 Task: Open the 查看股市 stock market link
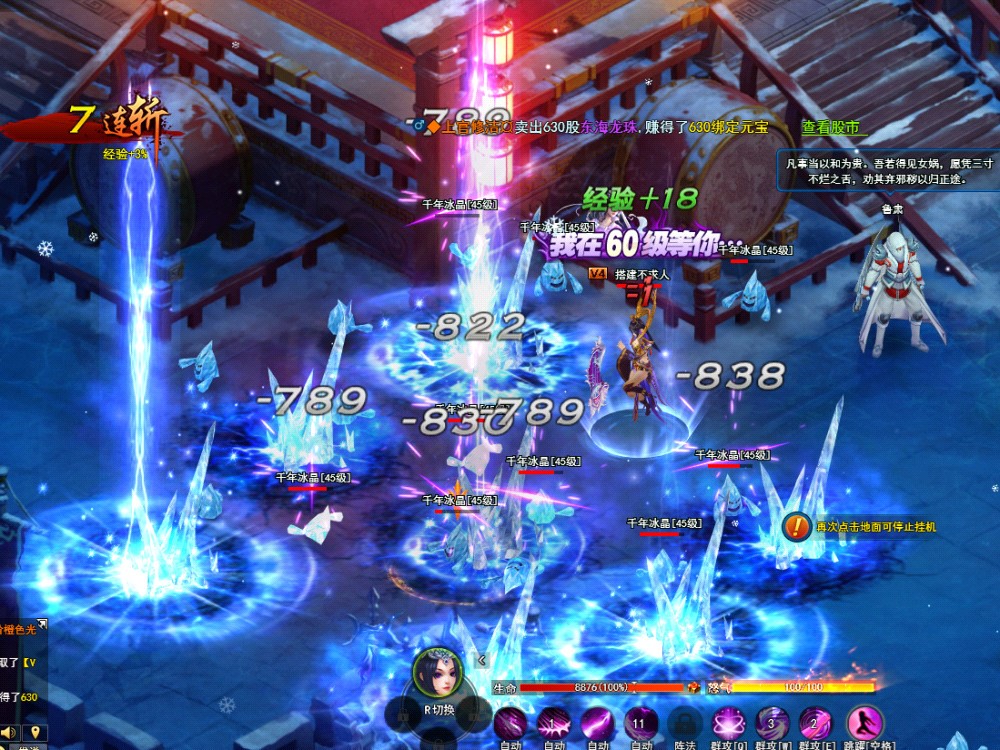point(830,128)
